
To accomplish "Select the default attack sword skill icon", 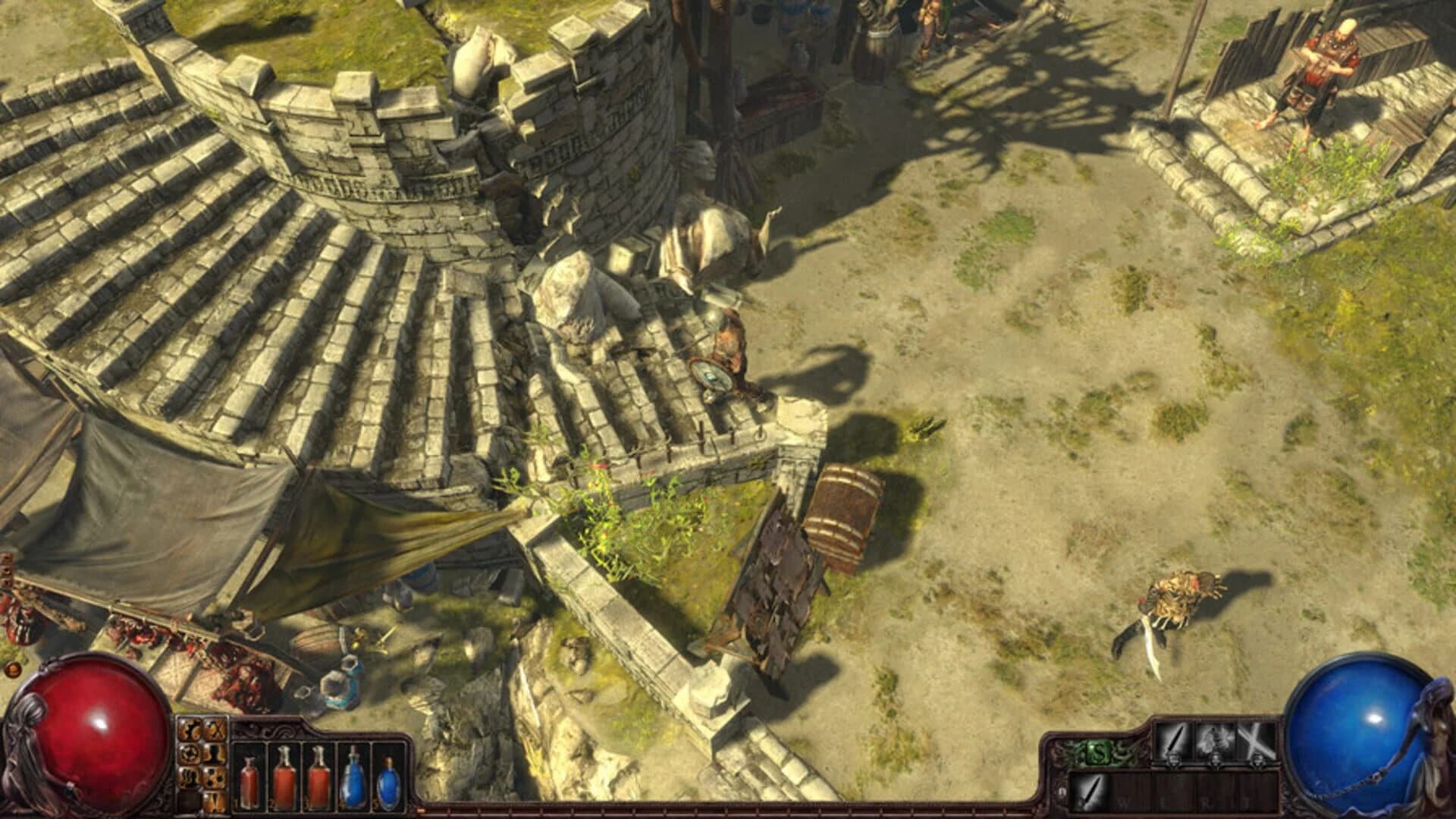I will [1175, 740].
